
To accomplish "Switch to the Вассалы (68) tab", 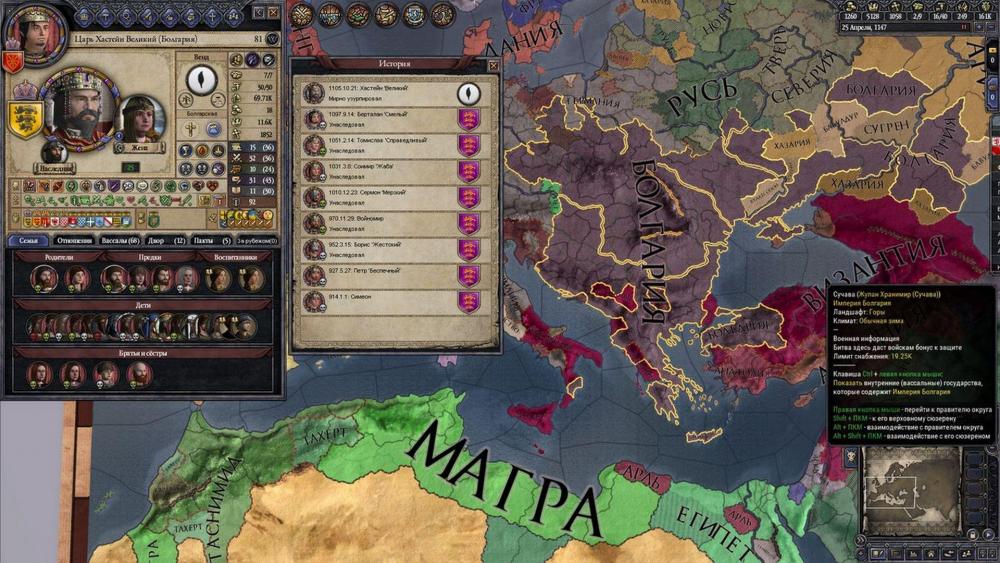I will click(126, 241).
